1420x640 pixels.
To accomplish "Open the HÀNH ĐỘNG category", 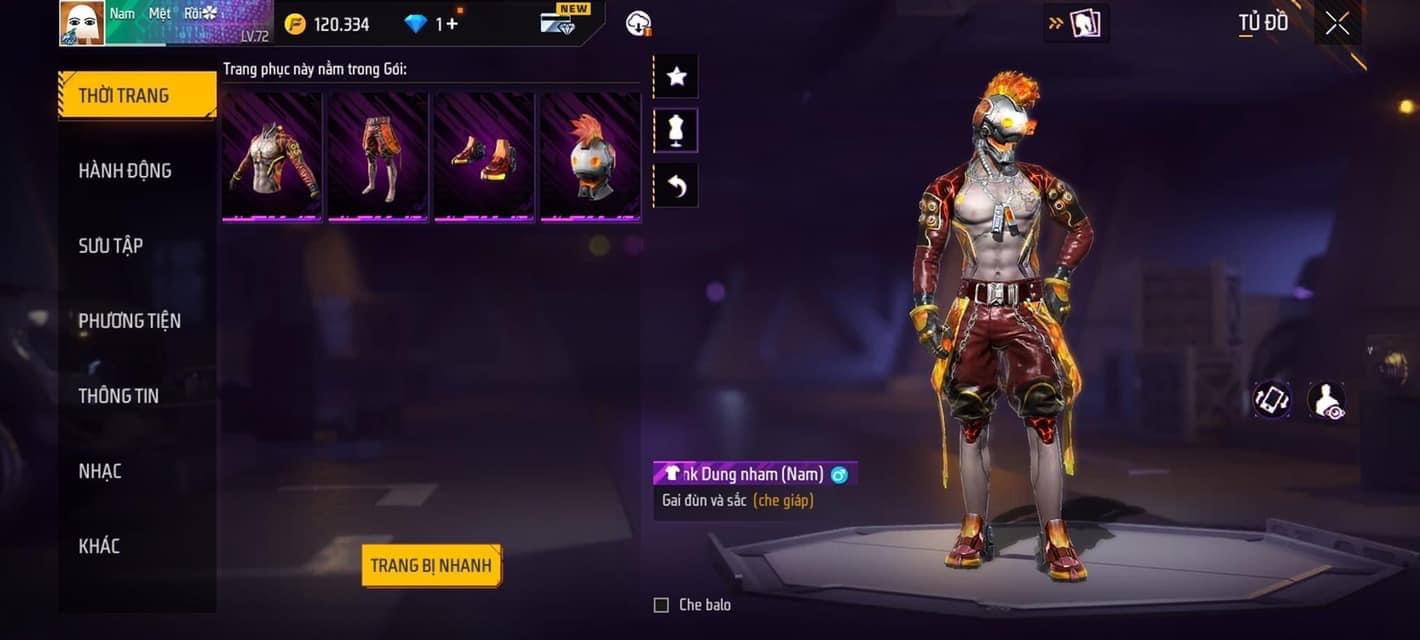I will tap(125, 171).
